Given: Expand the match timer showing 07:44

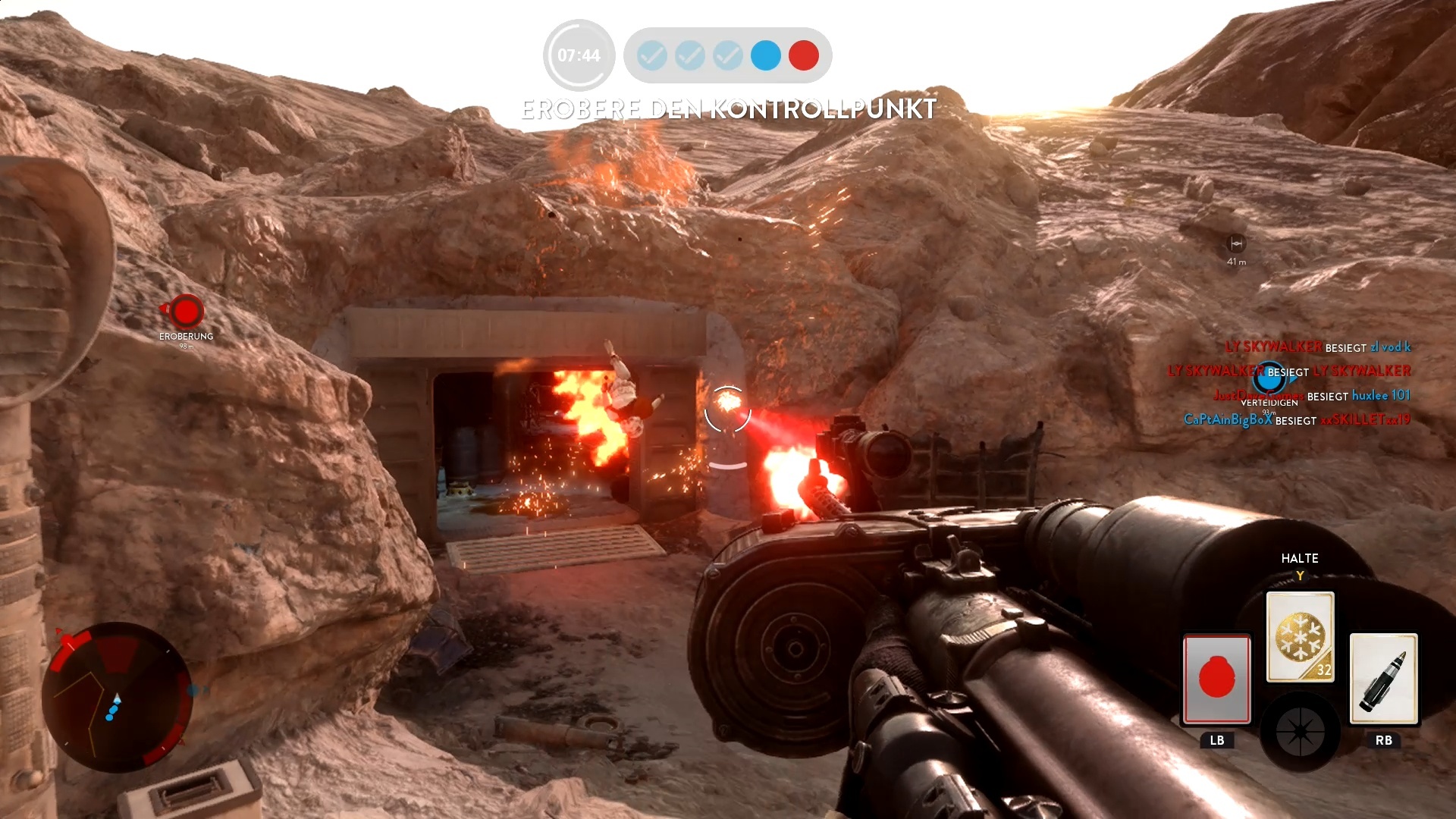Looking at the screenshot, I should point(578,55).
